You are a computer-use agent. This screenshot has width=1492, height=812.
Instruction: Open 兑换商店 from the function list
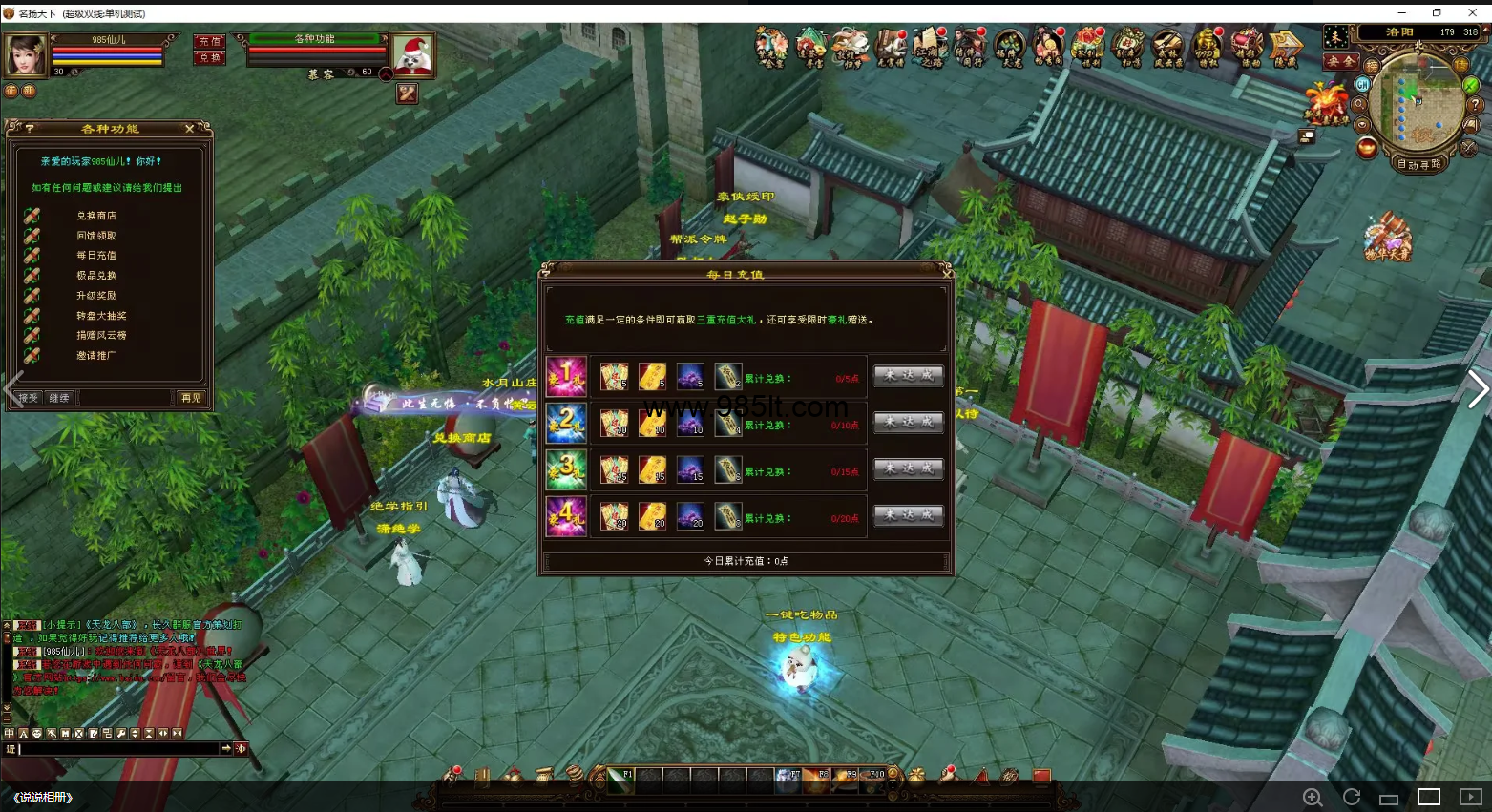(x=96, y=216)
